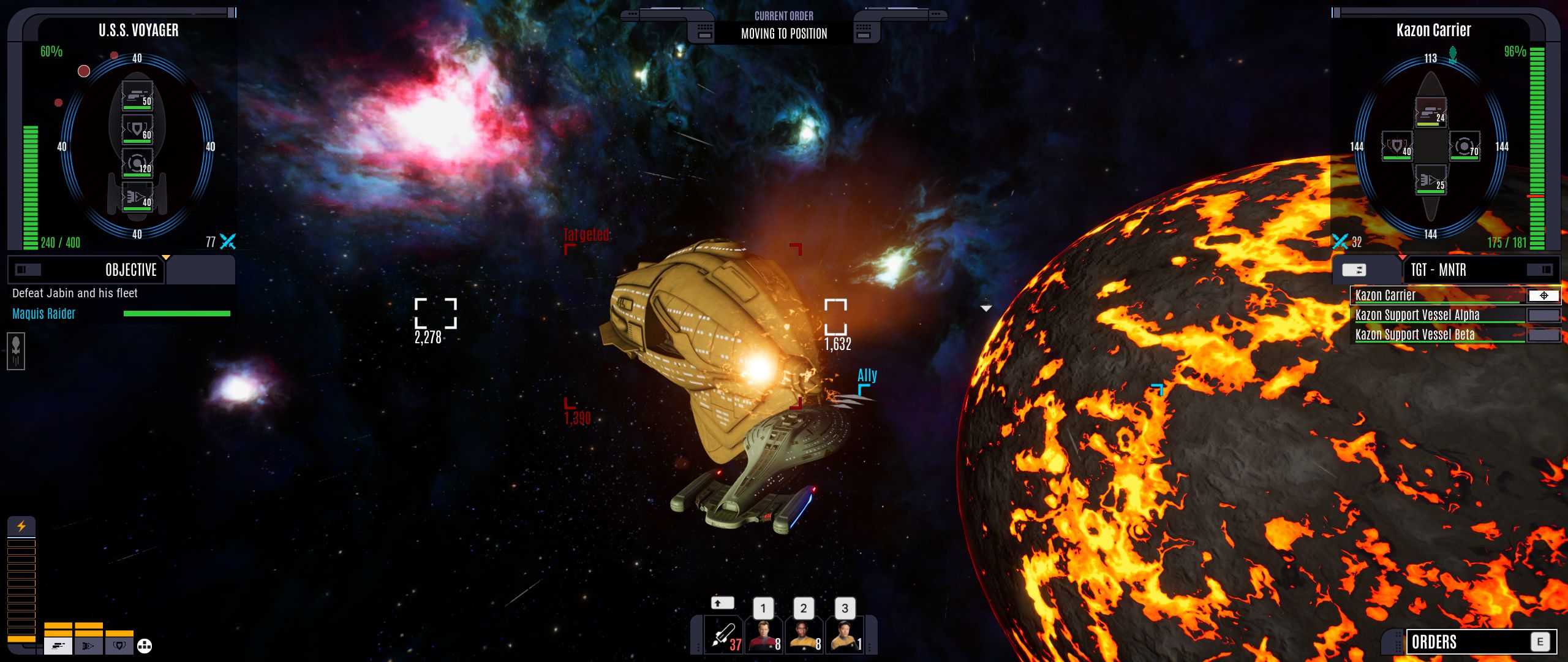The image size is (1568, 662).
Task: Click the ship silhouette icon under objectives
Action: 16,351
